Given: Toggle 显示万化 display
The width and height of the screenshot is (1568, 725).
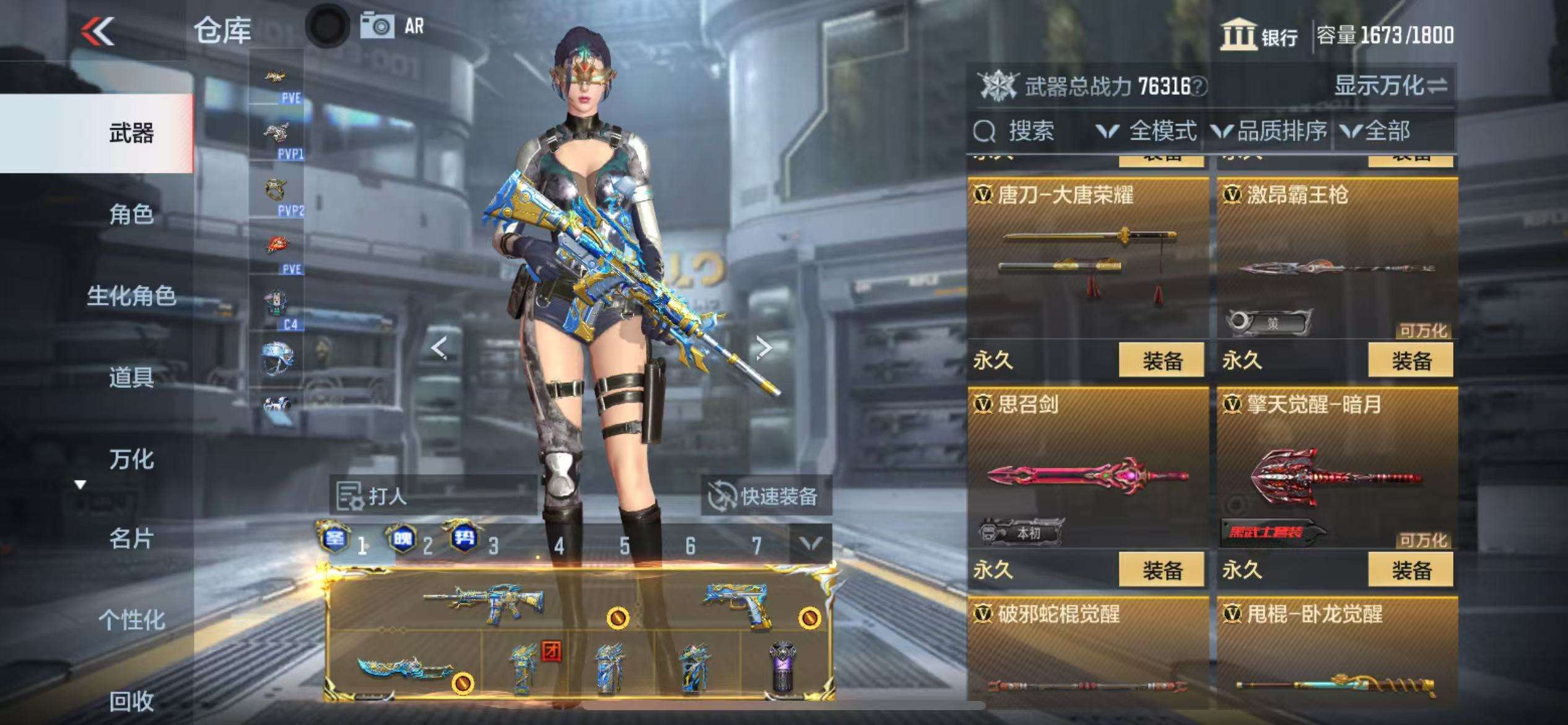Looking at the screenshot, I should pyautogui.click(x=1390, y=86).
